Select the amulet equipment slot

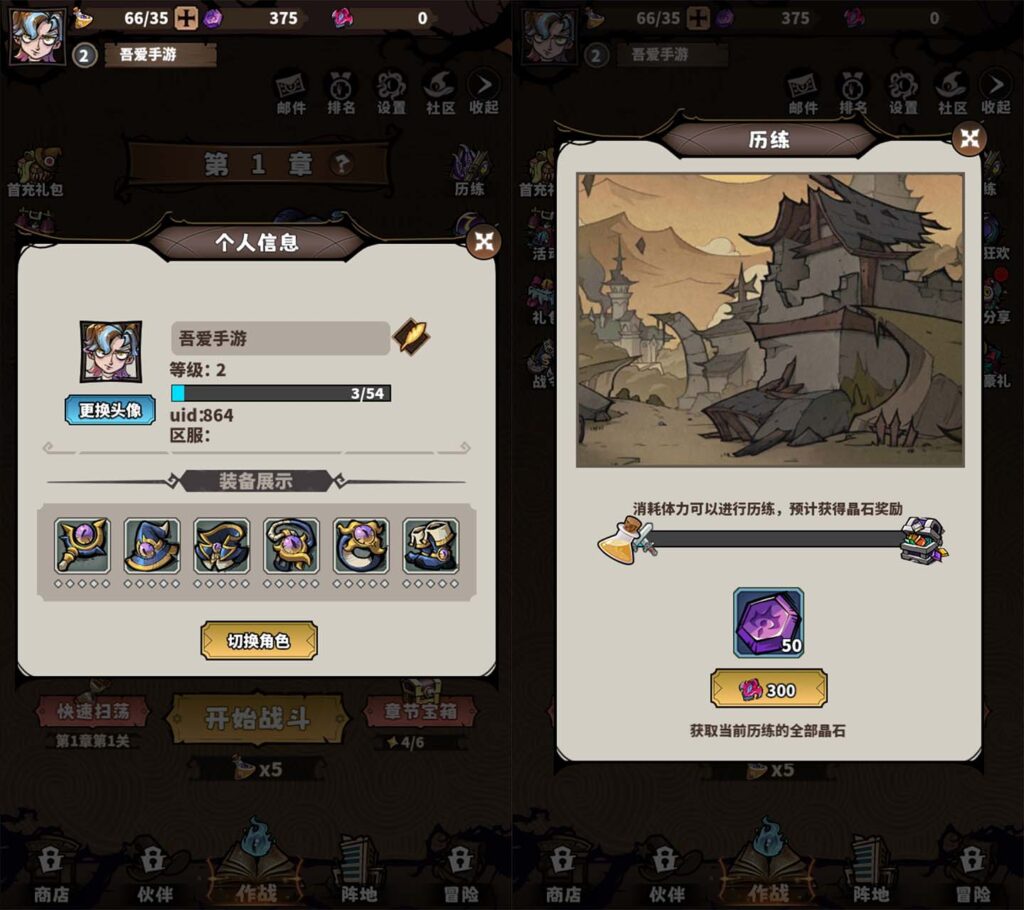[x=291, y=546]
